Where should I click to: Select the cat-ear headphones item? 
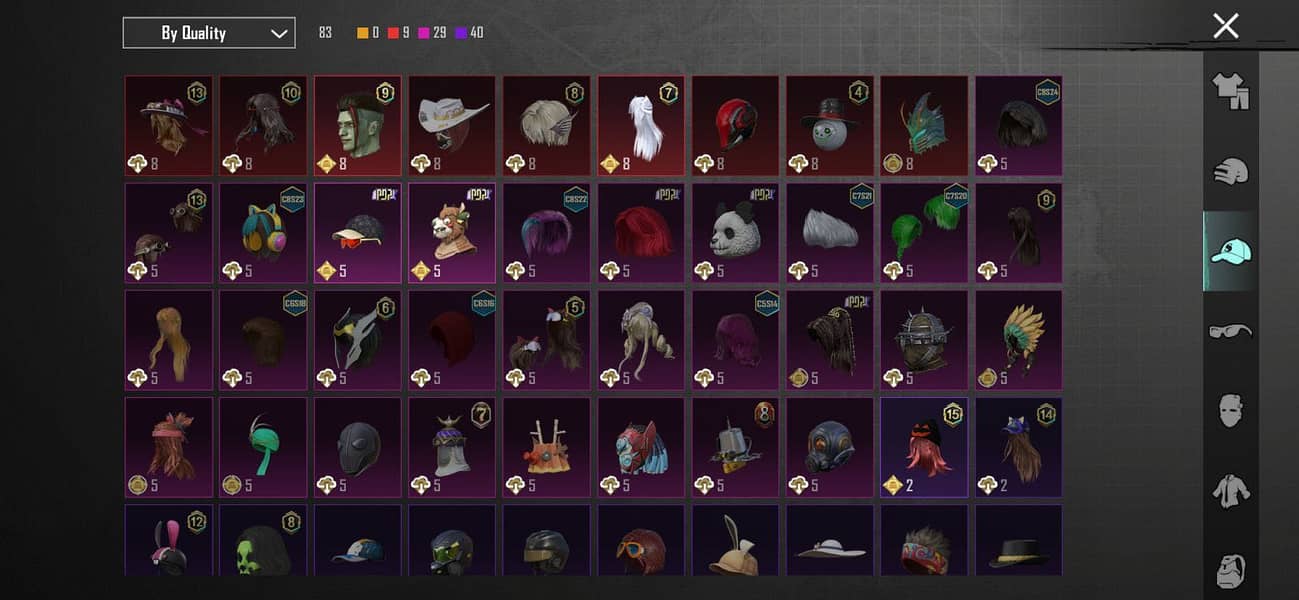tap(263, 232)
